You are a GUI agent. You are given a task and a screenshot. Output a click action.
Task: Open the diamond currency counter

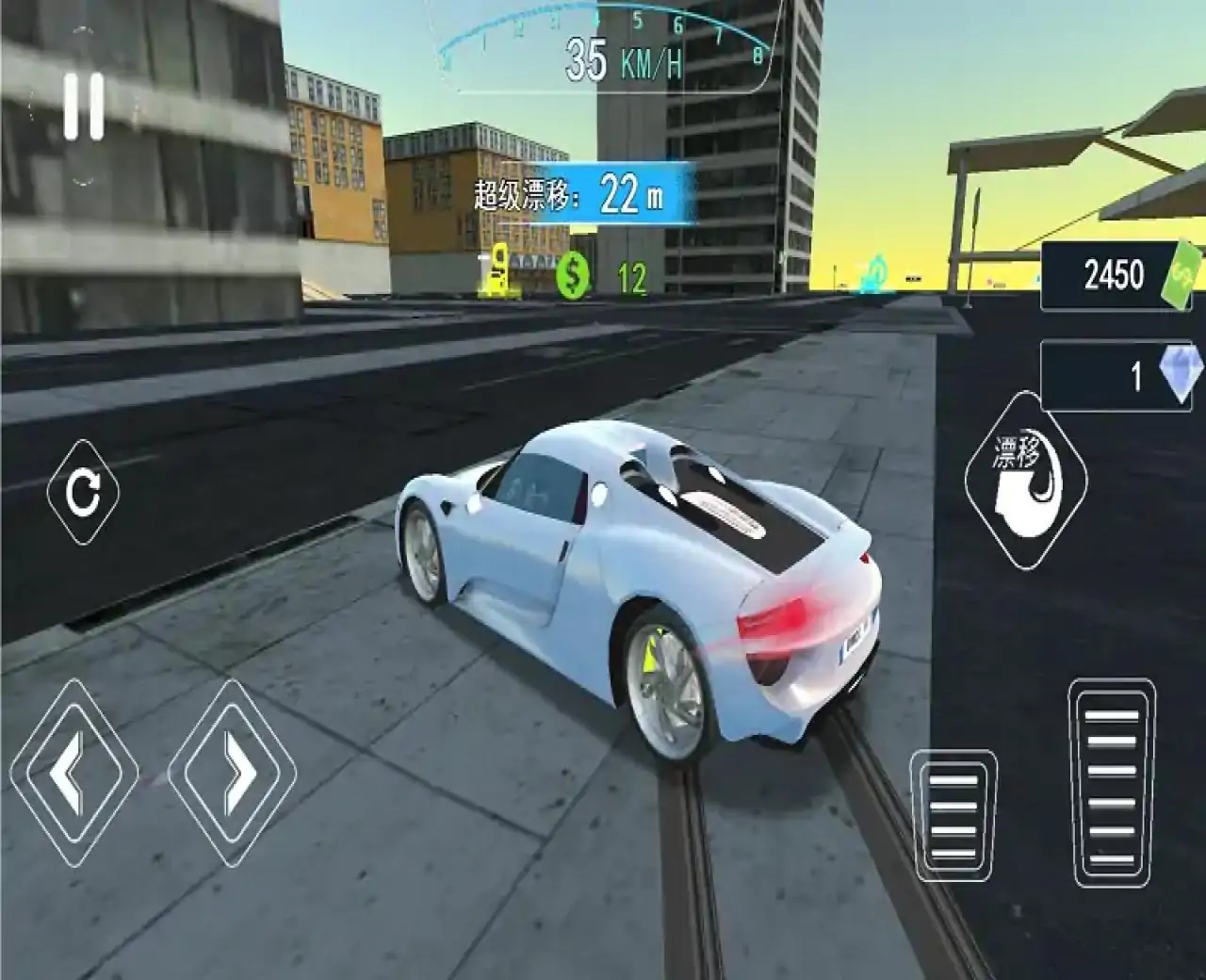[x=1122, y=376]
